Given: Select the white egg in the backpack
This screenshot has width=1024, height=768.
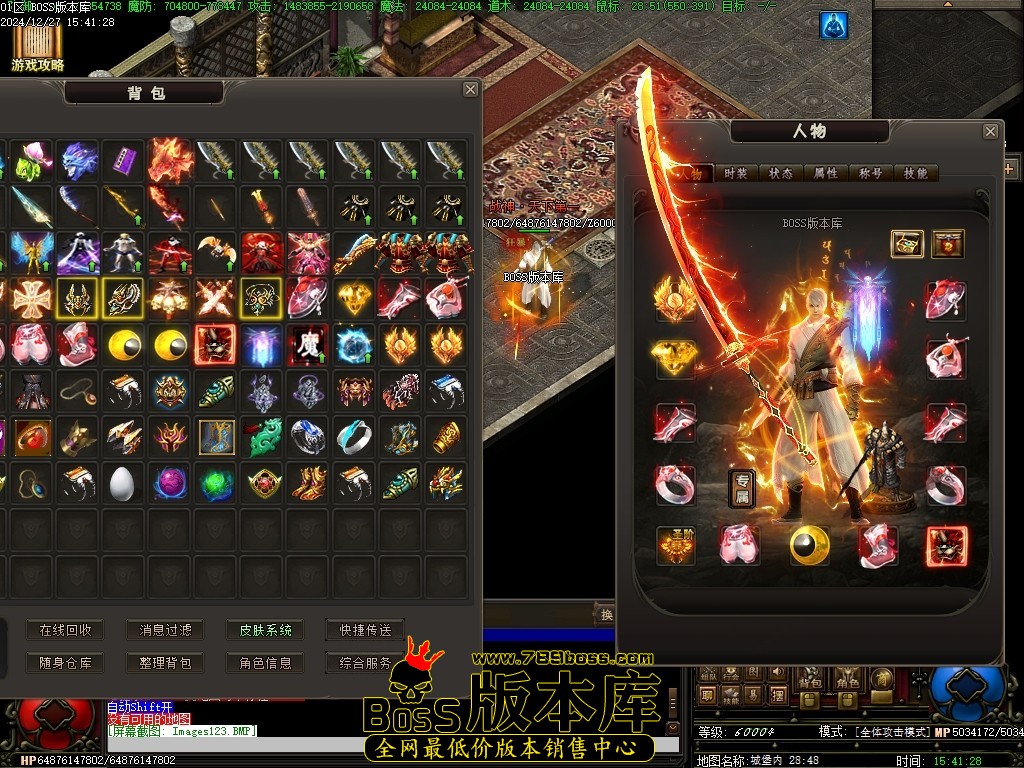Looking at the screenshot, I should click(124, 482).
